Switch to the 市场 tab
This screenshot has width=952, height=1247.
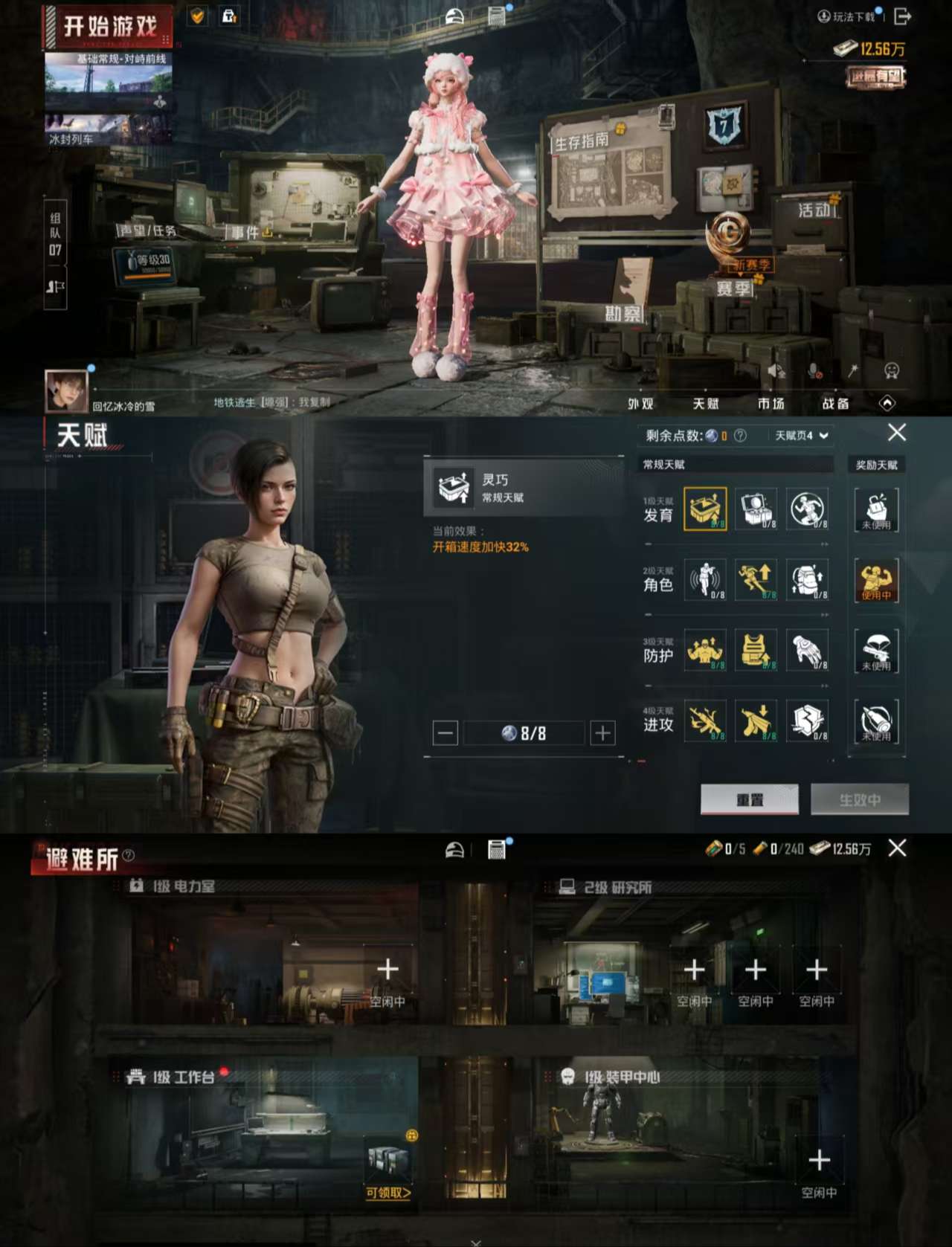(x=771, y=404)
